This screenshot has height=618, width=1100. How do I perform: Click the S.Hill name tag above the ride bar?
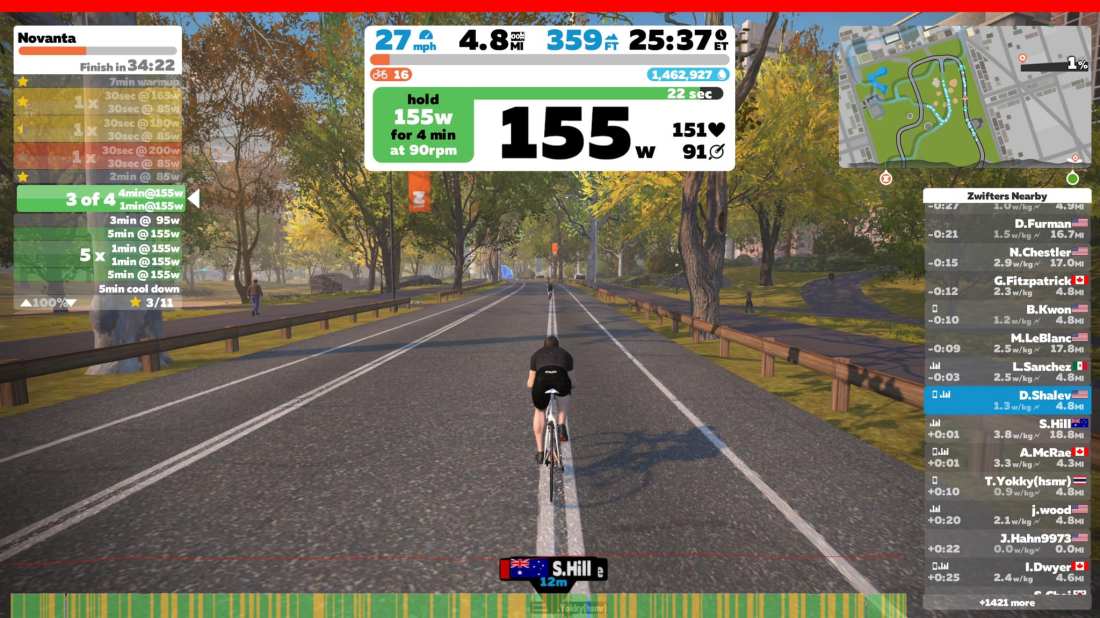point(553,570)
